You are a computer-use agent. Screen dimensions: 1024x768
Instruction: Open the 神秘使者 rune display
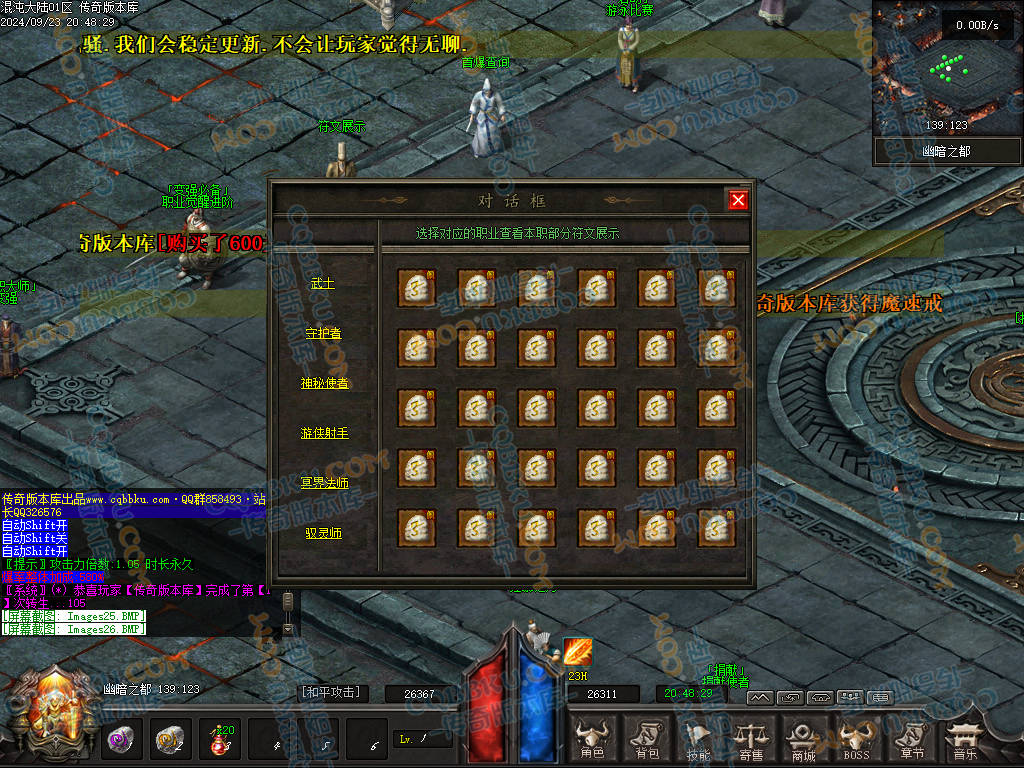click(324, 383)
